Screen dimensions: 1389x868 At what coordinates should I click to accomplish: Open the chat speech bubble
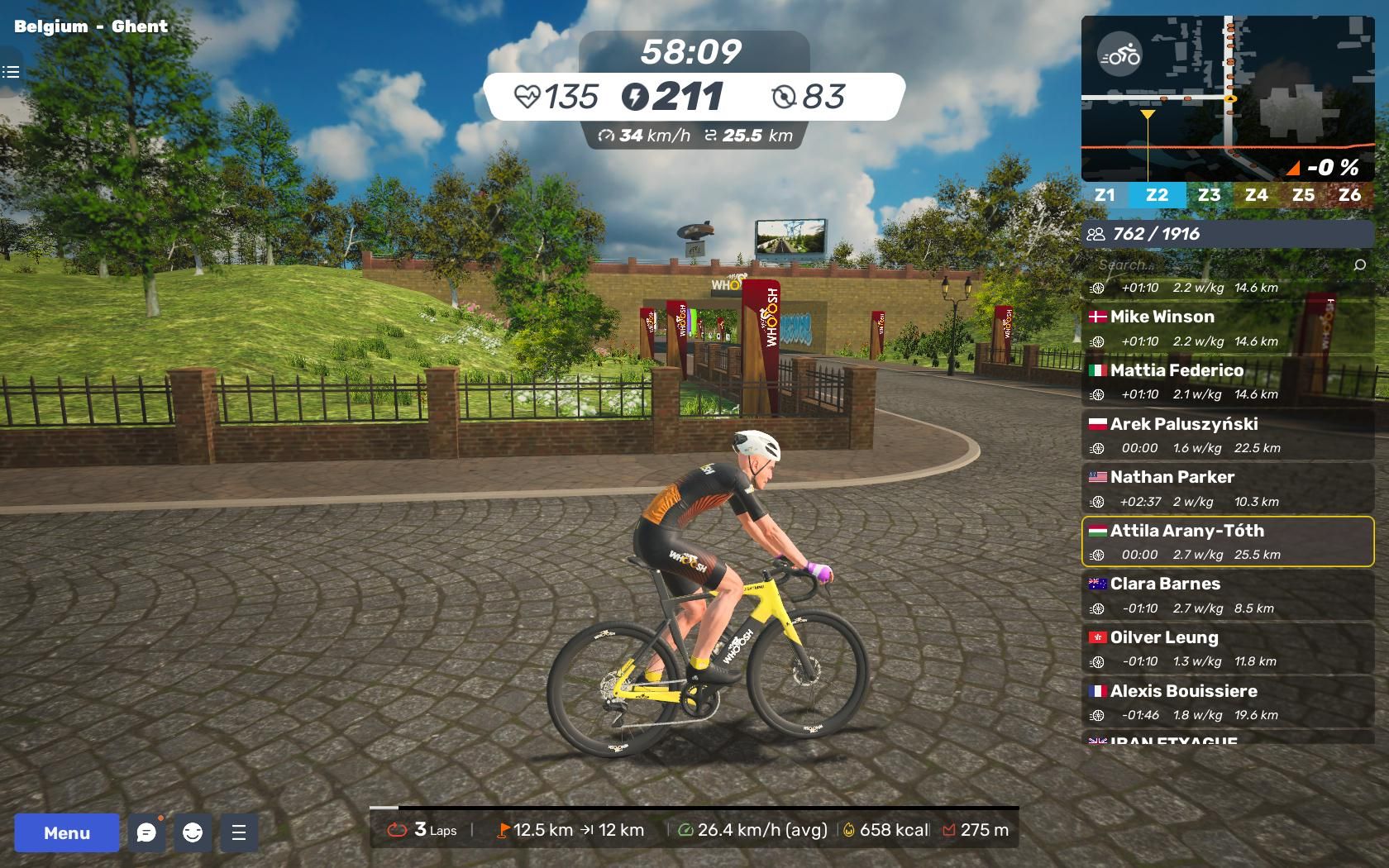(x=146, y=832)
